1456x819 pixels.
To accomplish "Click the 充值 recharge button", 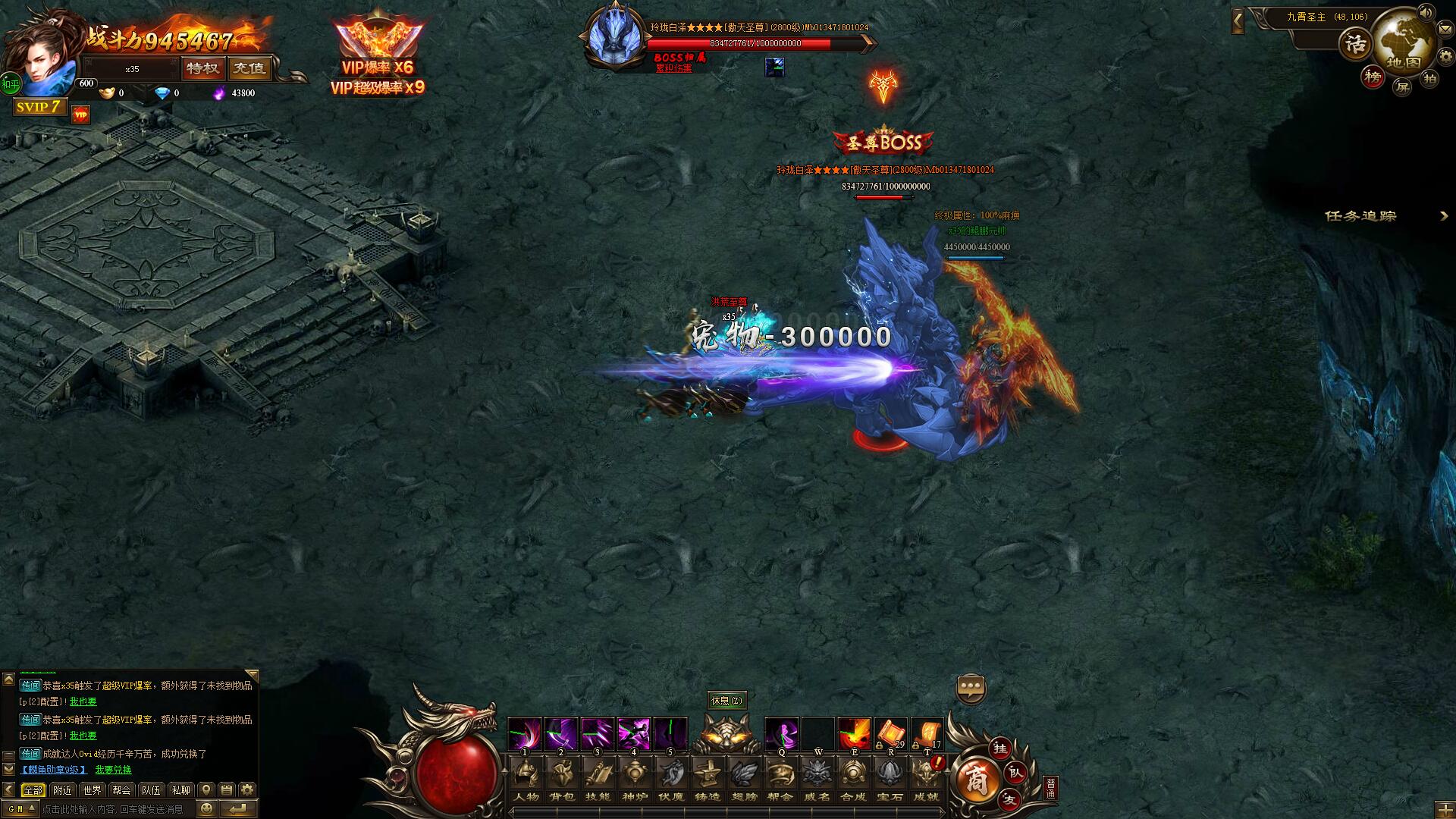I will click(249, 68).
